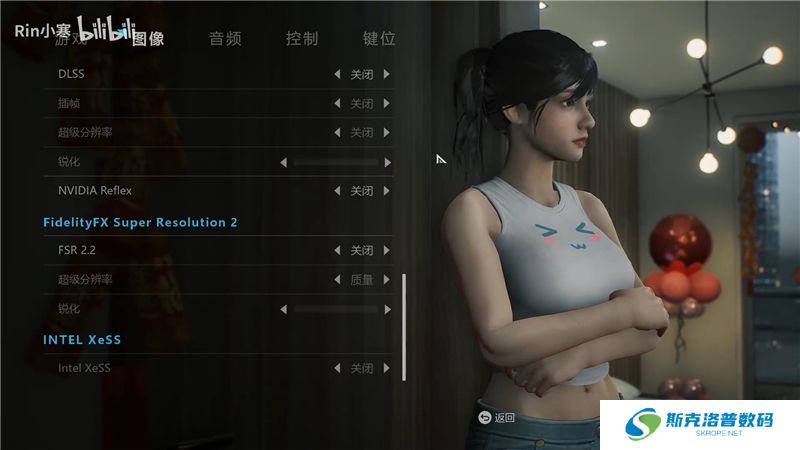Viewport: 800px width, 450px height.
Task: Adjust the 锐化 slider above NVIDIA Reflex
Action: pos(336,162)
